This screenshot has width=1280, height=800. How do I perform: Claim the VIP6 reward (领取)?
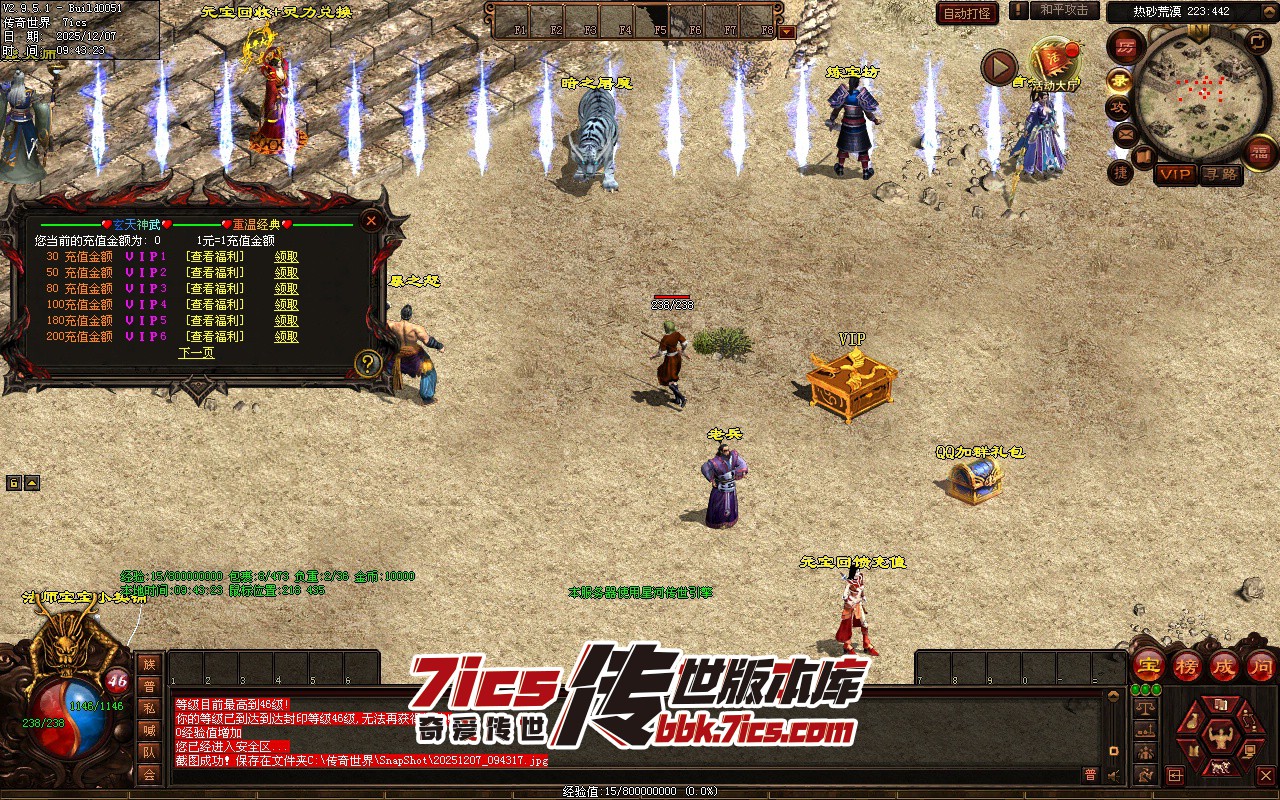(x=286, y=337)
